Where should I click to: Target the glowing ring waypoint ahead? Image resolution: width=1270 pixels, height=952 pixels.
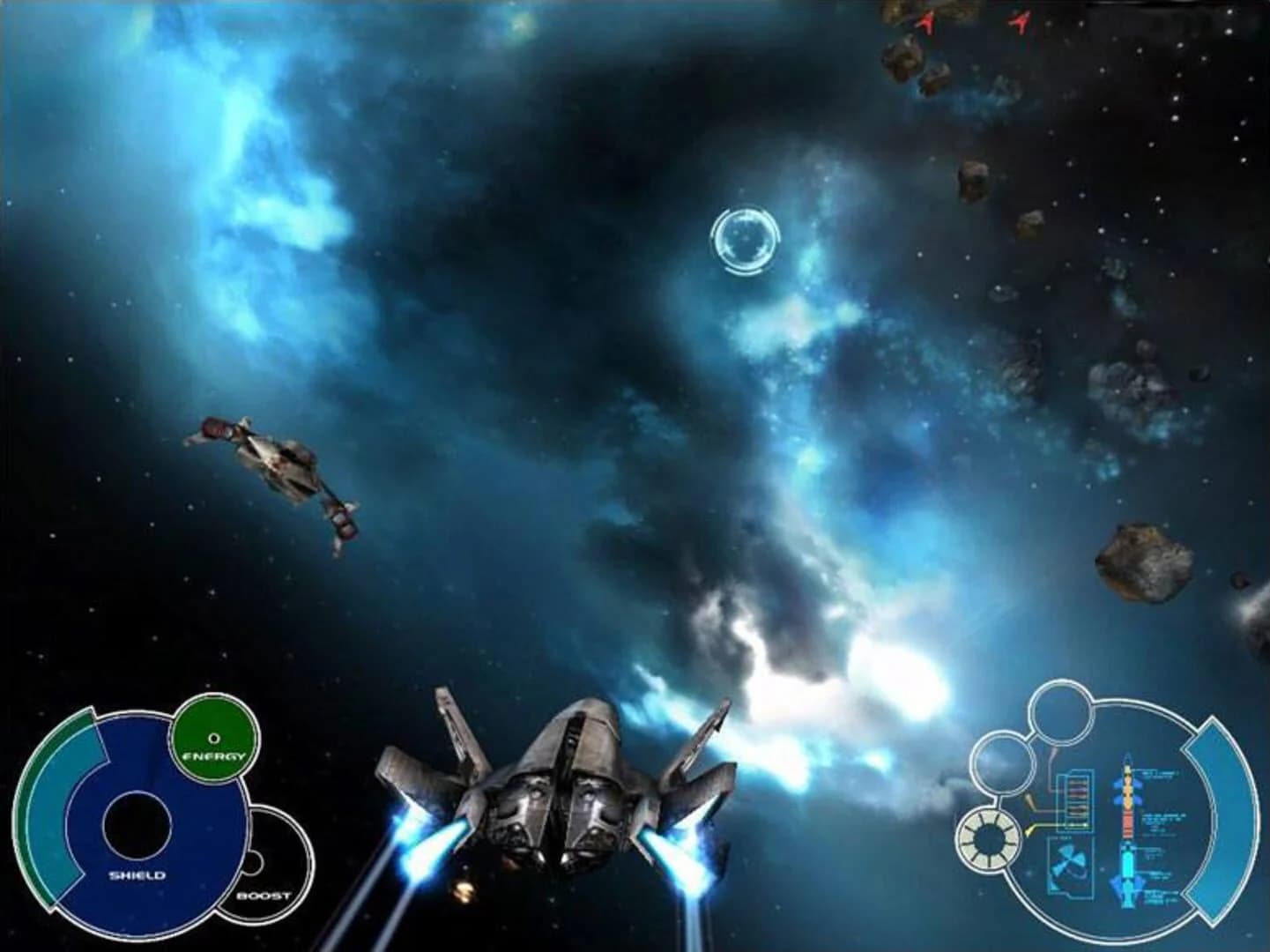[743, 240]
